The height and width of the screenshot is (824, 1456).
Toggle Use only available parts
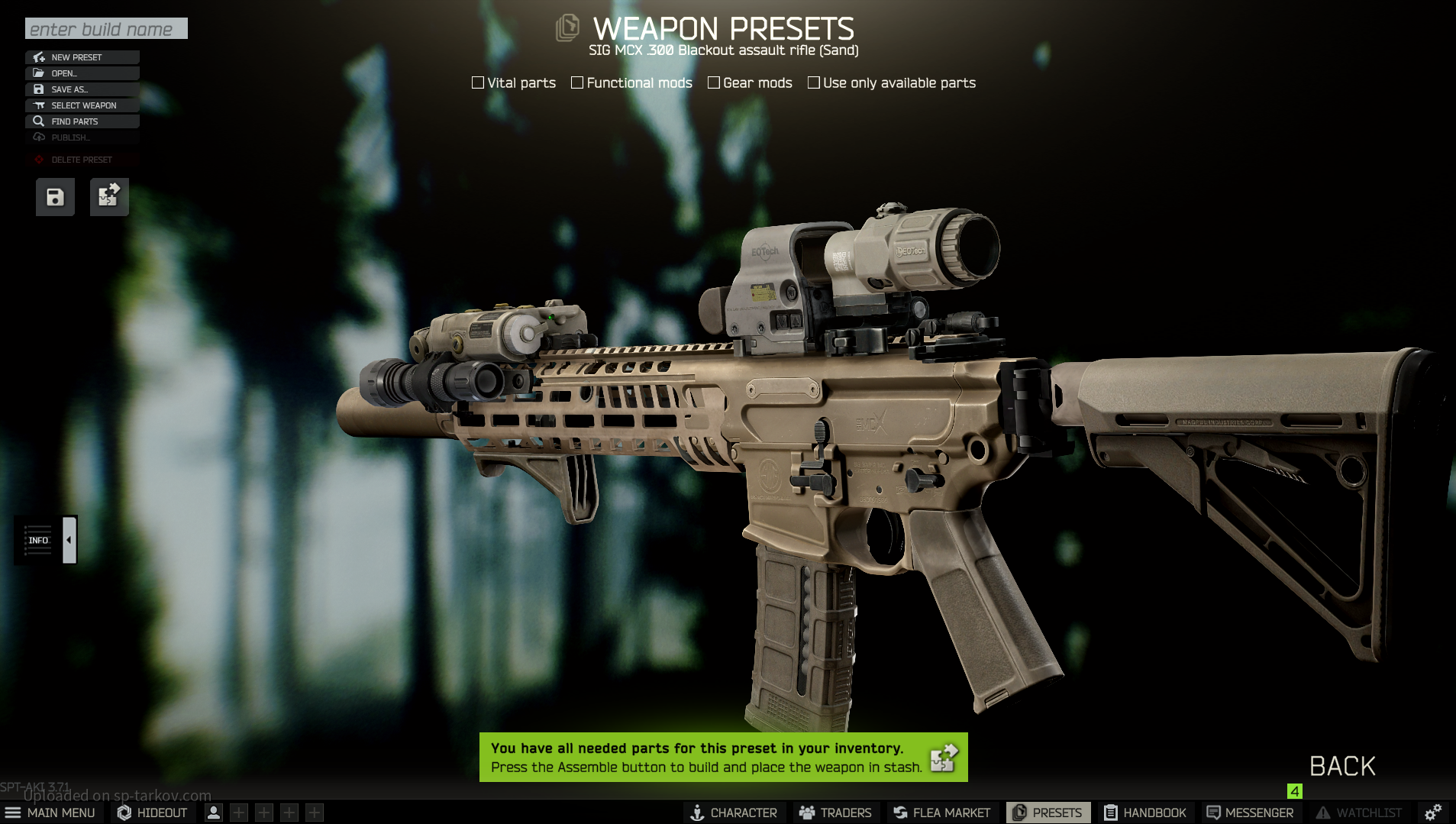(x=814, y=82)
